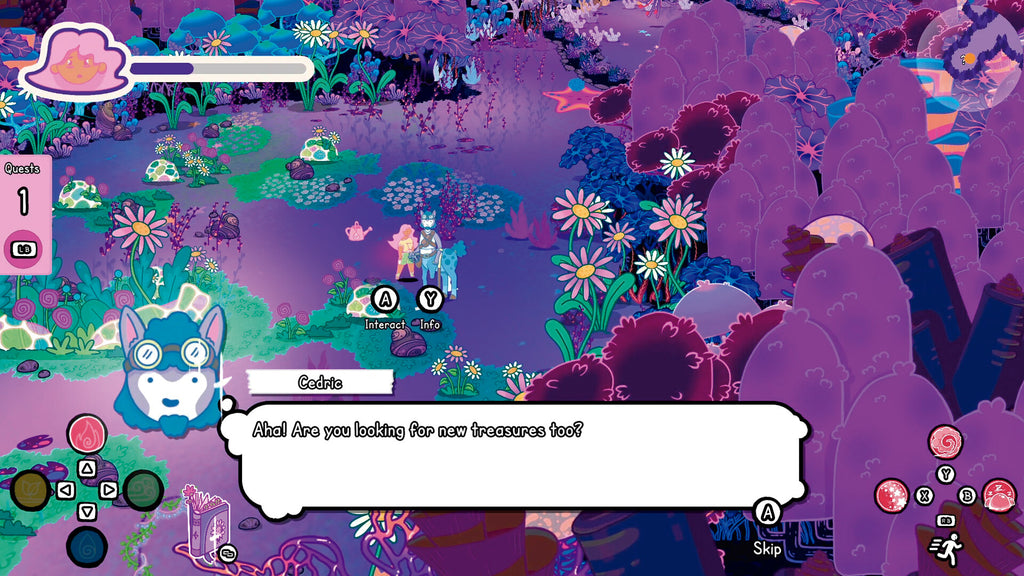
Task: Open the Quests tracker panel
Action: tap(22, 214)
